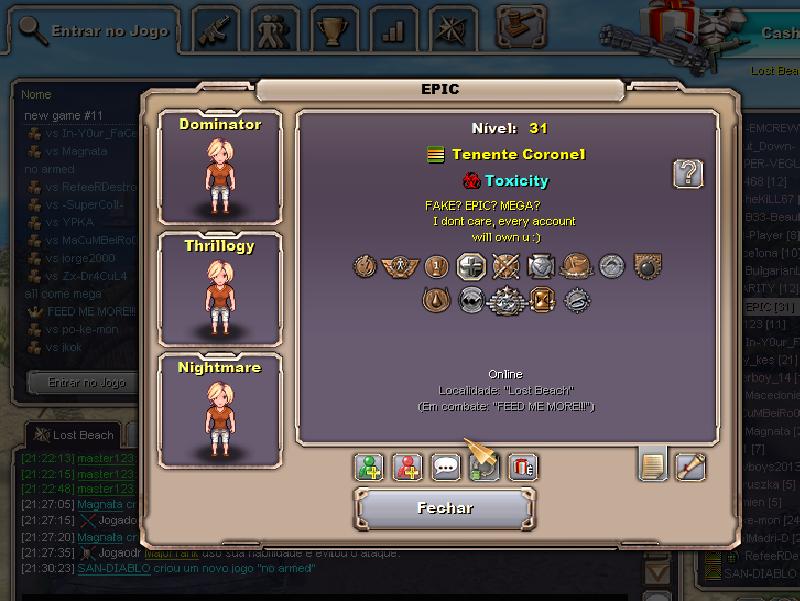Switch to the notepad page tab
800x601 pixels.
[x=652, y=464]
